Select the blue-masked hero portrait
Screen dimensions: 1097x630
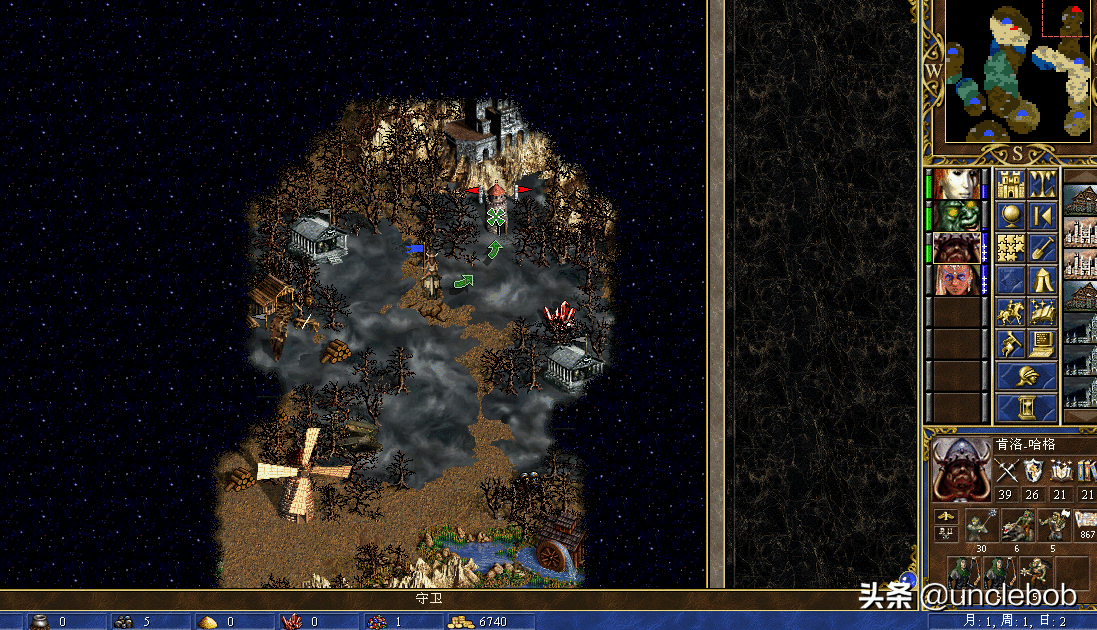click(956, 280)
